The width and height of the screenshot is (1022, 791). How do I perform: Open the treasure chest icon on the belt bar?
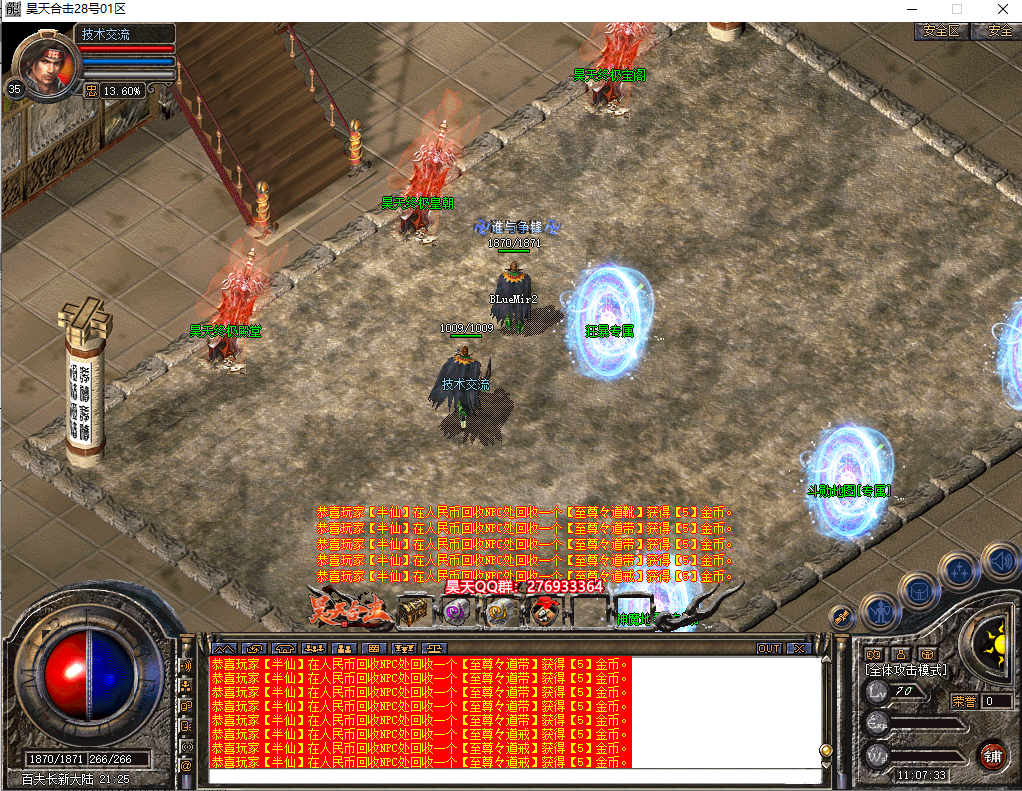(x=412, y=610)
